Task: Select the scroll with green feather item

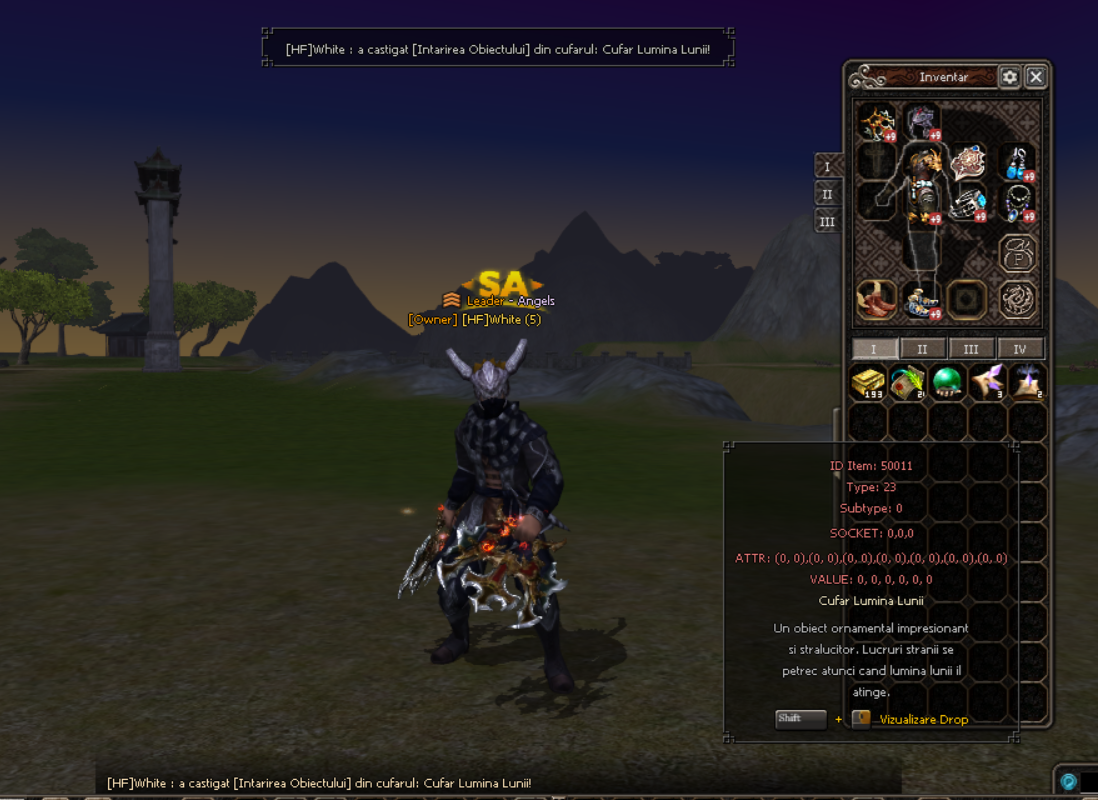Action: pyautogui.click(x=907, y=383)
